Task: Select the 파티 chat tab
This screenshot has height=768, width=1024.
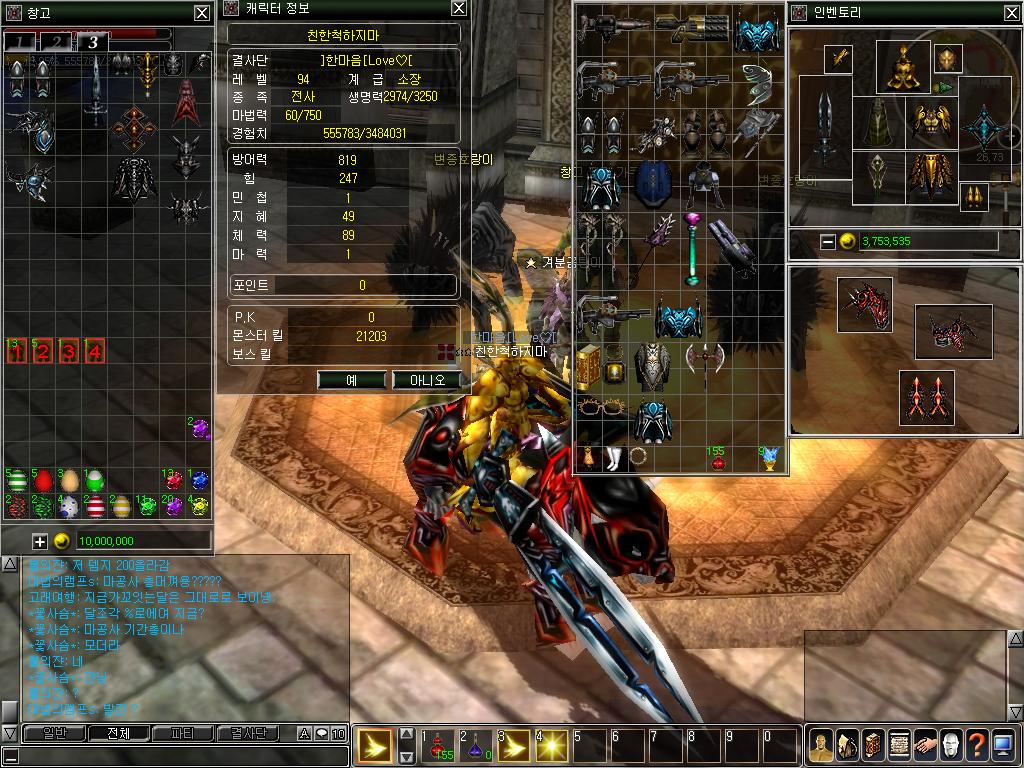Action: pyautogui.click(x=181, y=733)
